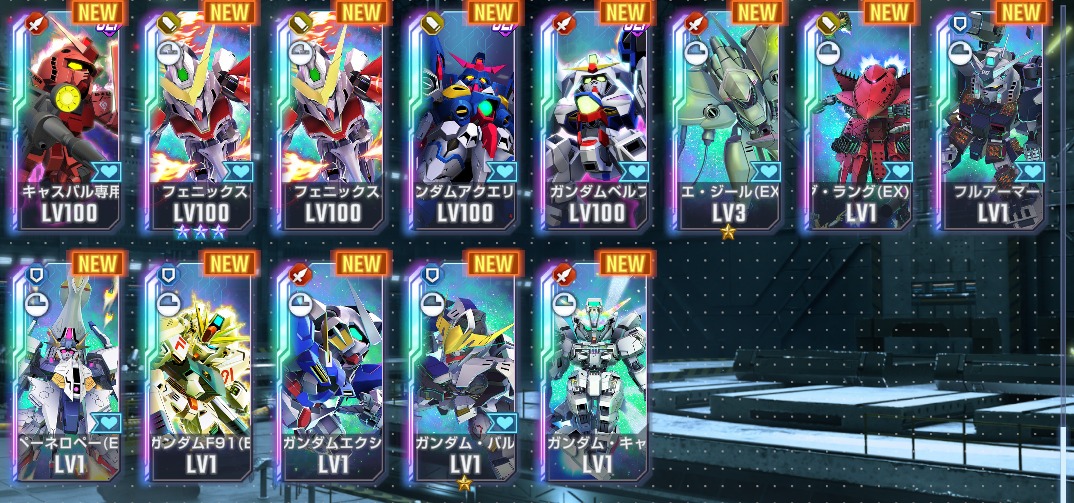Choose the フェニックス card with three stars
This screenshot has height=503, width=1074.
click(x=198, y=120)
